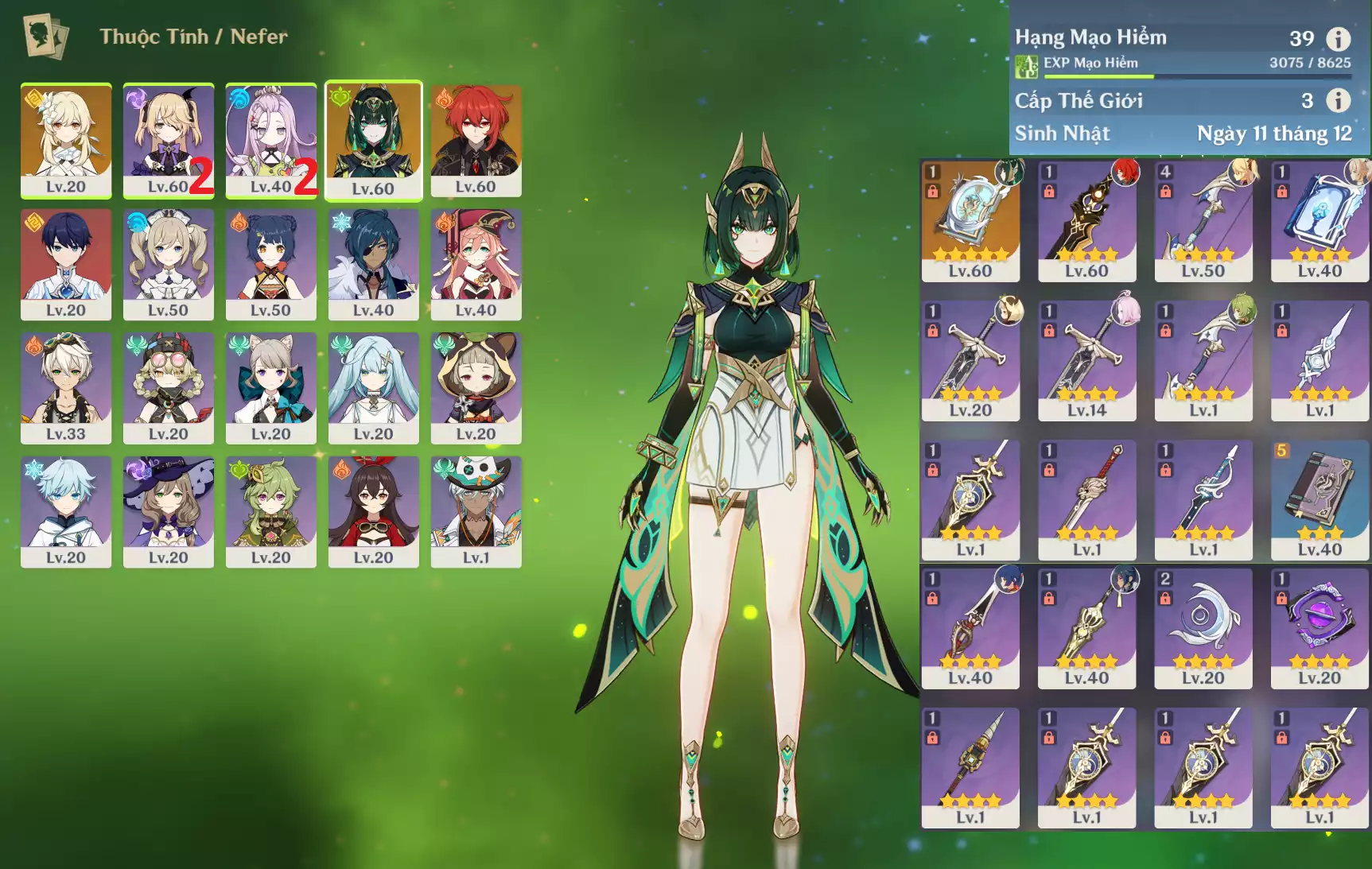
Task: Select the five-star Lv.60 catalyst weapon
Action: click(x=970, y=221)
